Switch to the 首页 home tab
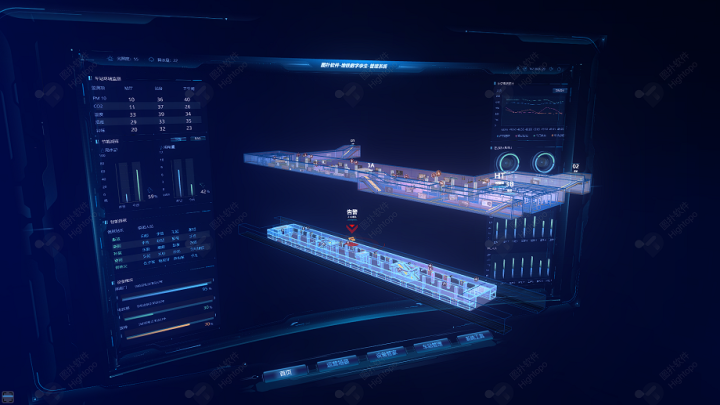Screen dimensions: 720x405 coord(286,372)
